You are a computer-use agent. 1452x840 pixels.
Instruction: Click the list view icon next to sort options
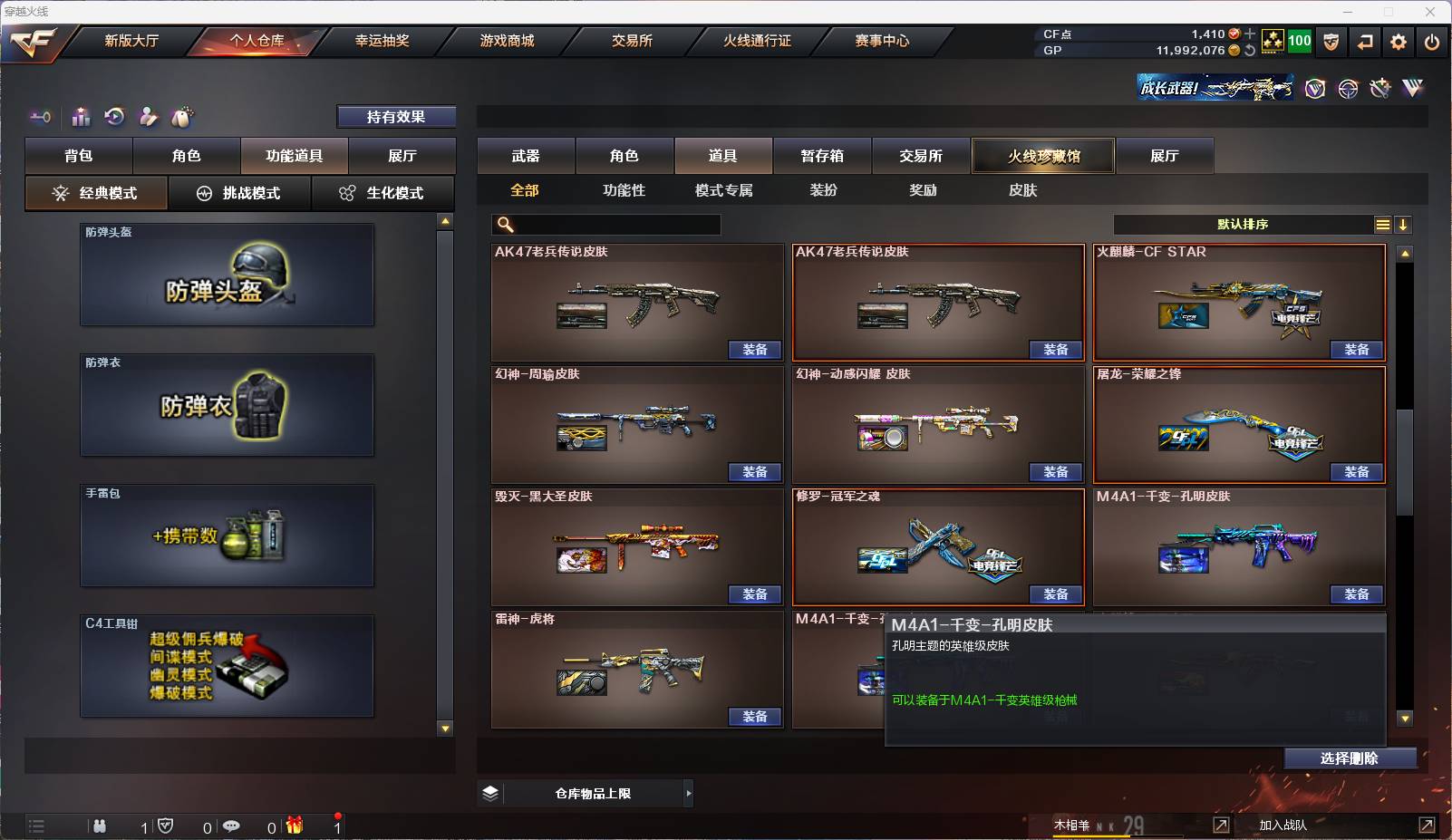pos(1381,224)
